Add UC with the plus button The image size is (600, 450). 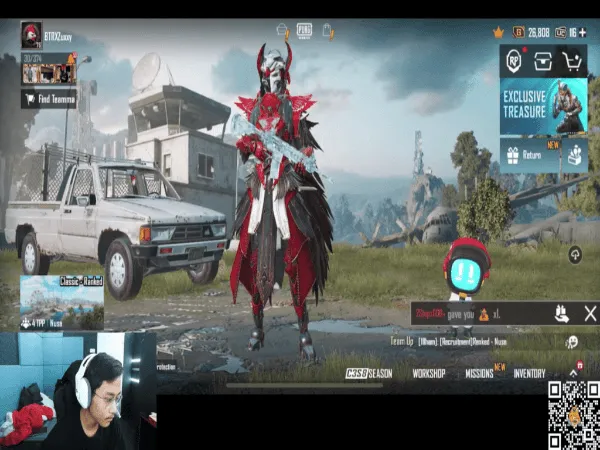586,32
